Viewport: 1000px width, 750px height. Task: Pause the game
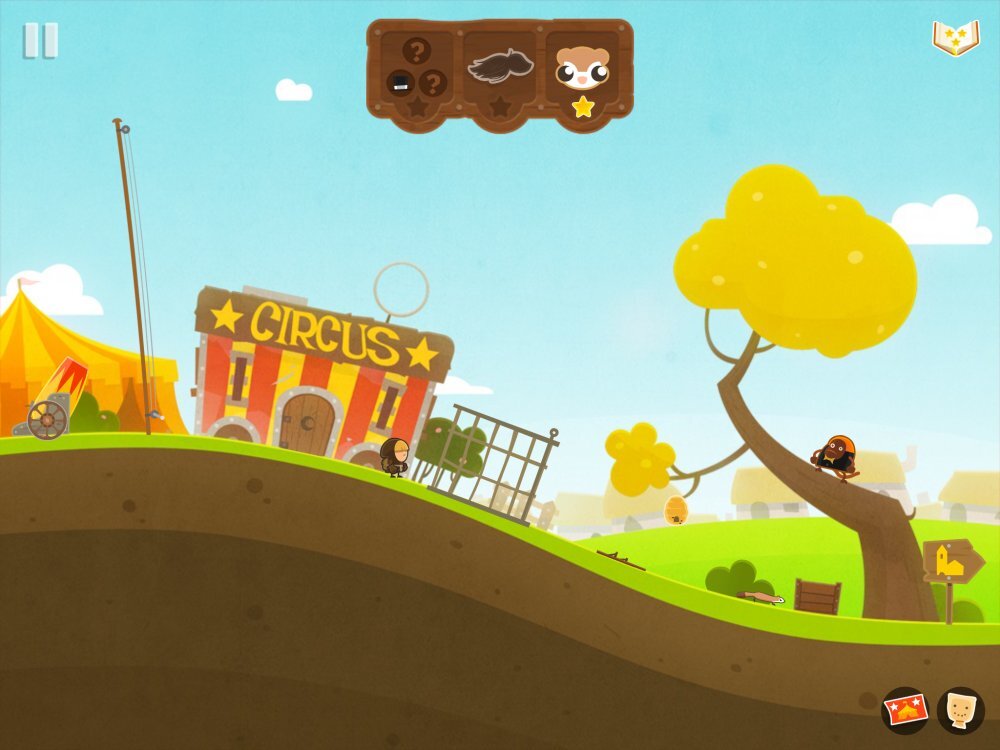[x=41, y=41]
